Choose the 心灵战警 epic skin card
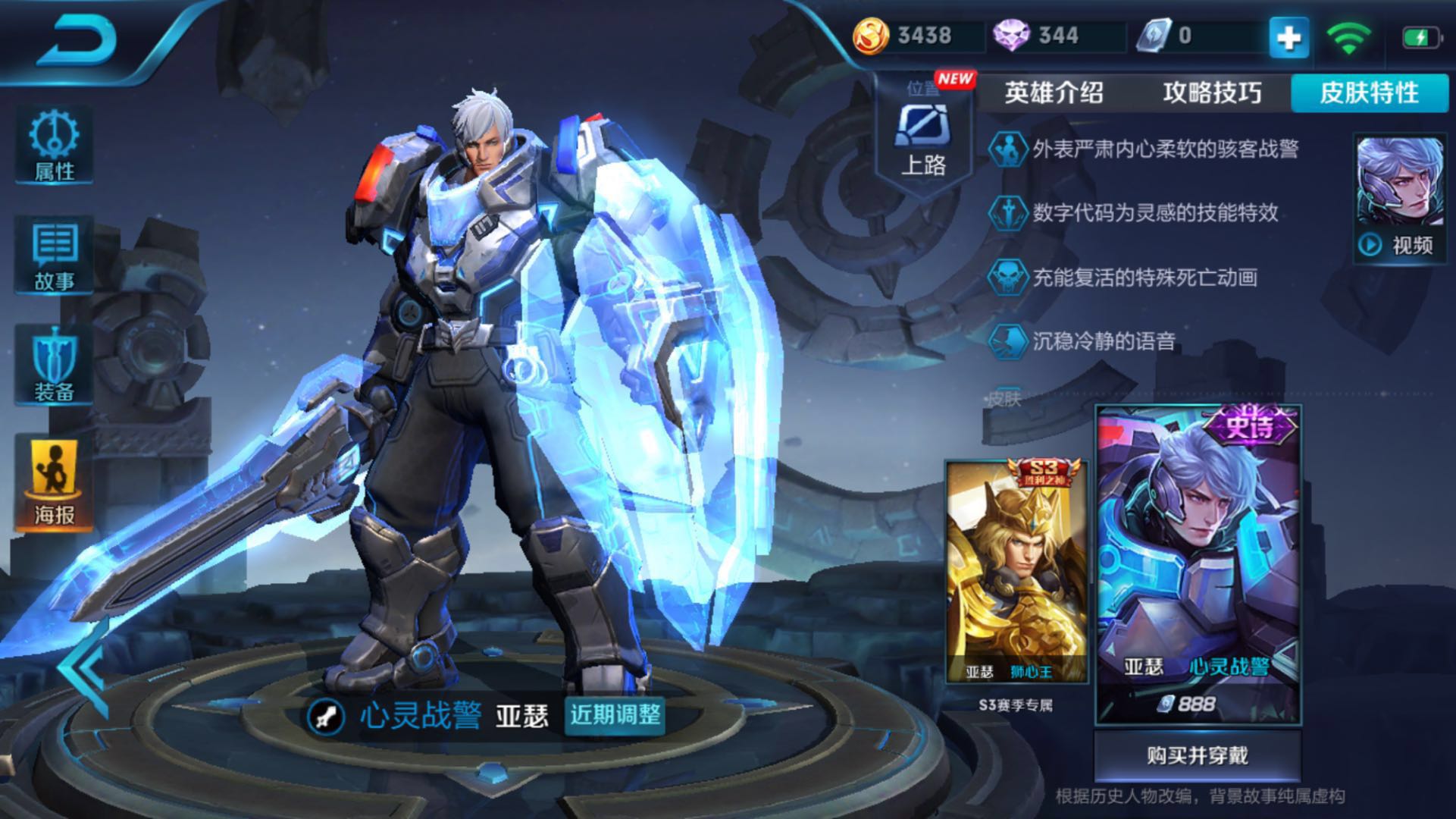The image size is (1456, 819). pos(1198,565)
